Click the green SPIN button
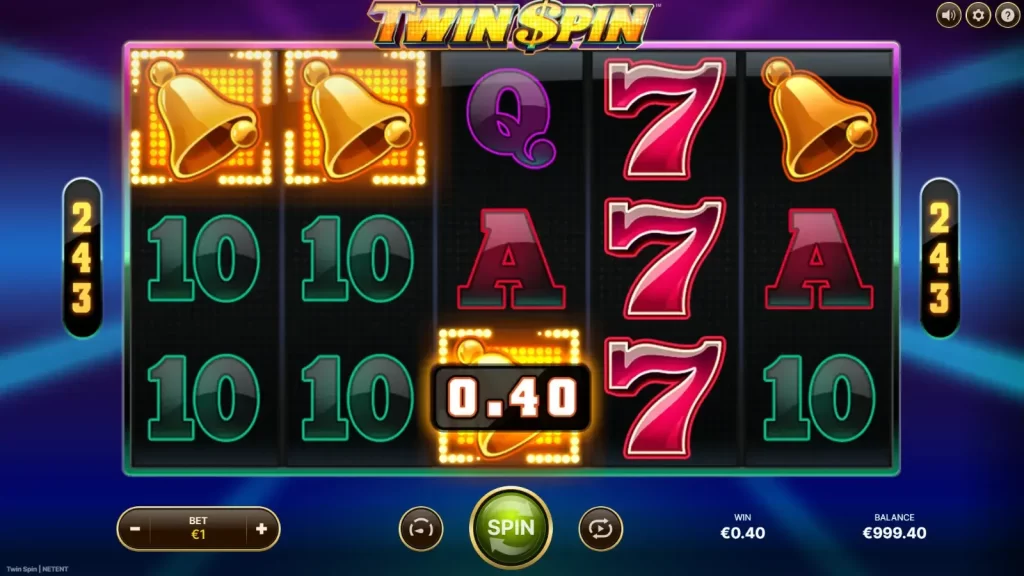 coord(510,527)
